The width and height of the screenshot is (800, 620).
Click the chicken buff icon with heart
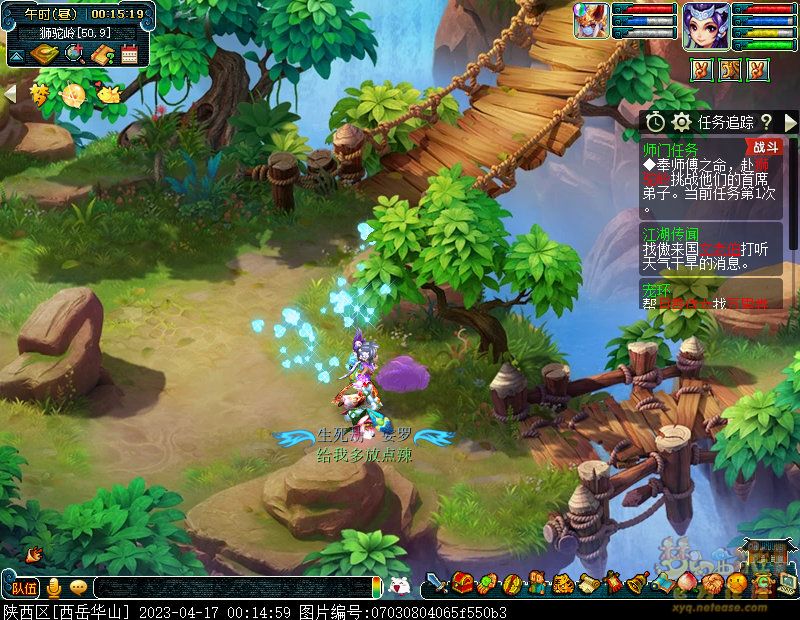click(107, 94)
